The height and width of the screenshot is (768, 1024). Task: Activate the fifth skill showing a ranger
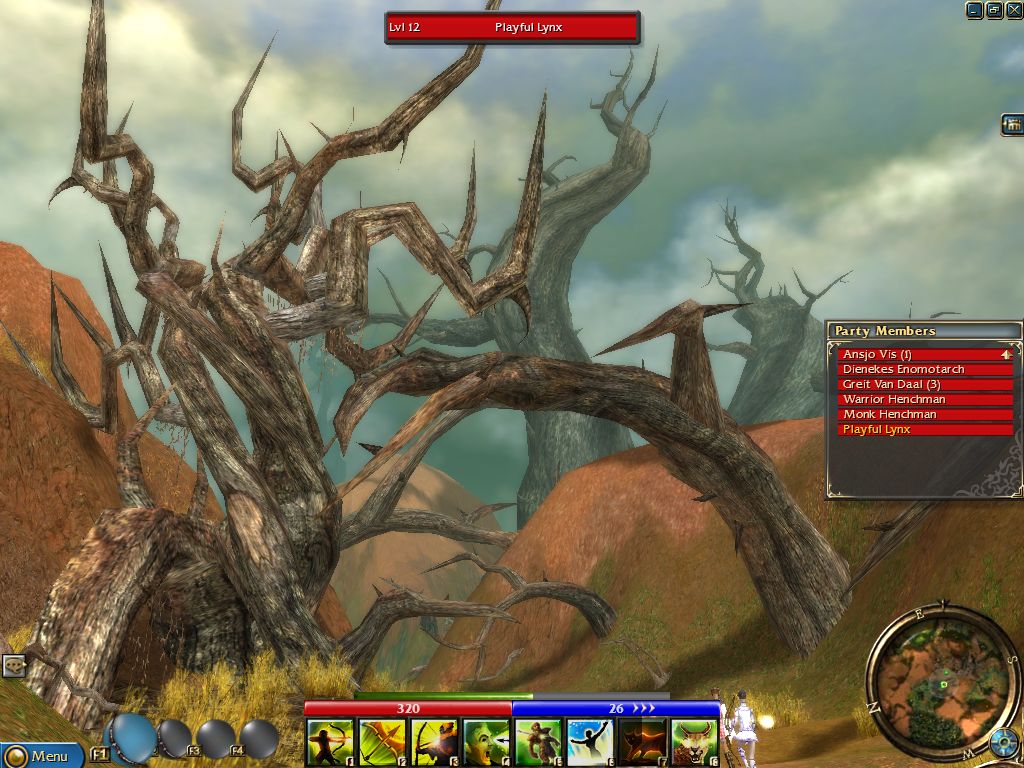click(x=538, y=743)
